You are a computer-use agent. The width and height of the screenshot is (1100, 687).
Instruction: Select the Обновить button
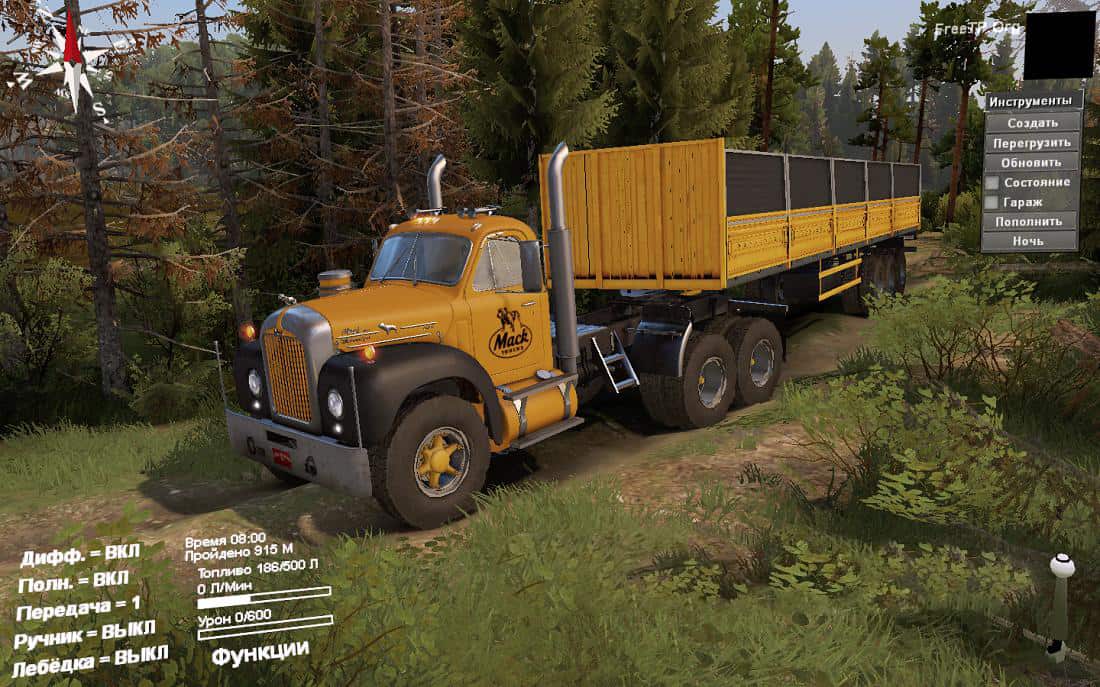click(1032, 162)
